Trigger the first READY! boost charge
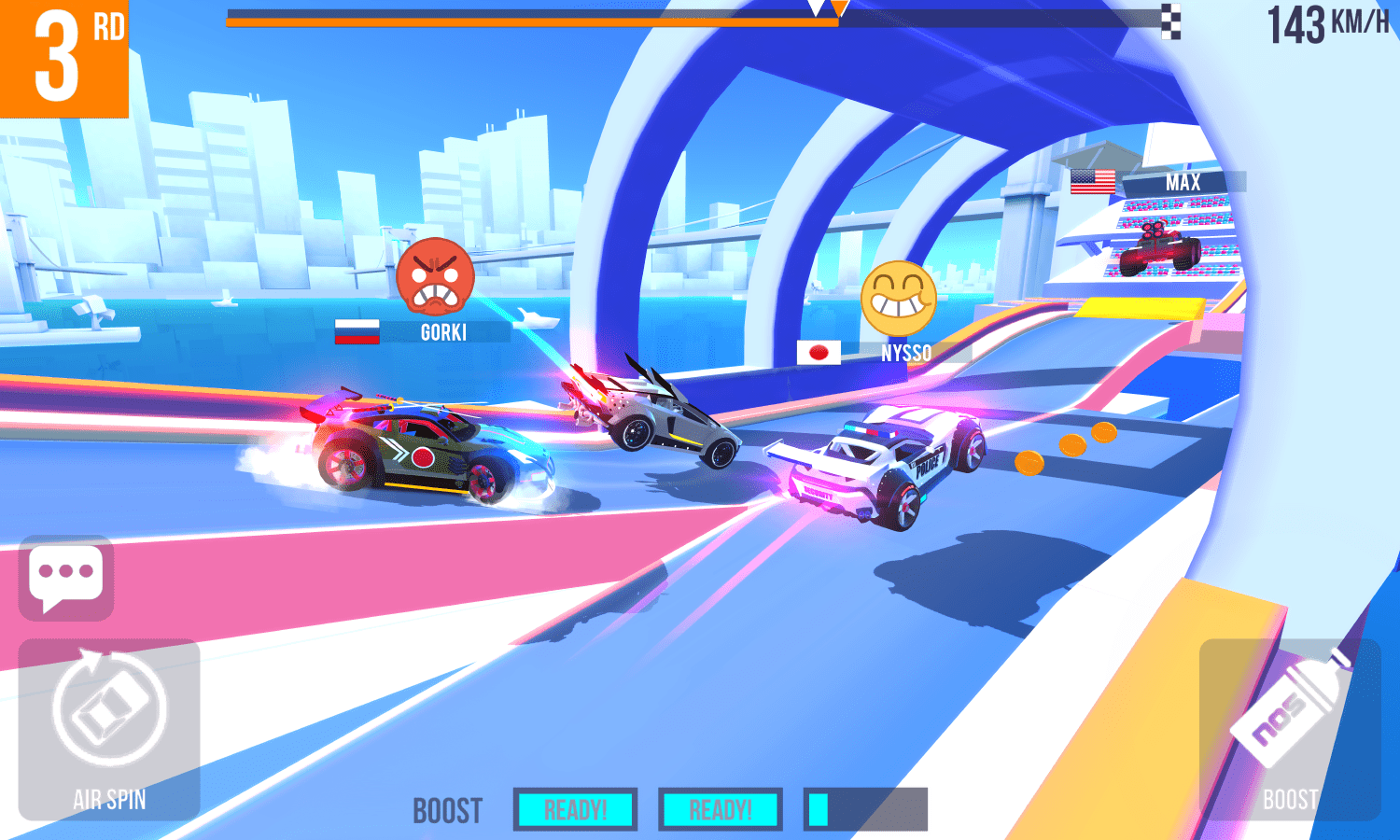 pos(575,807)
